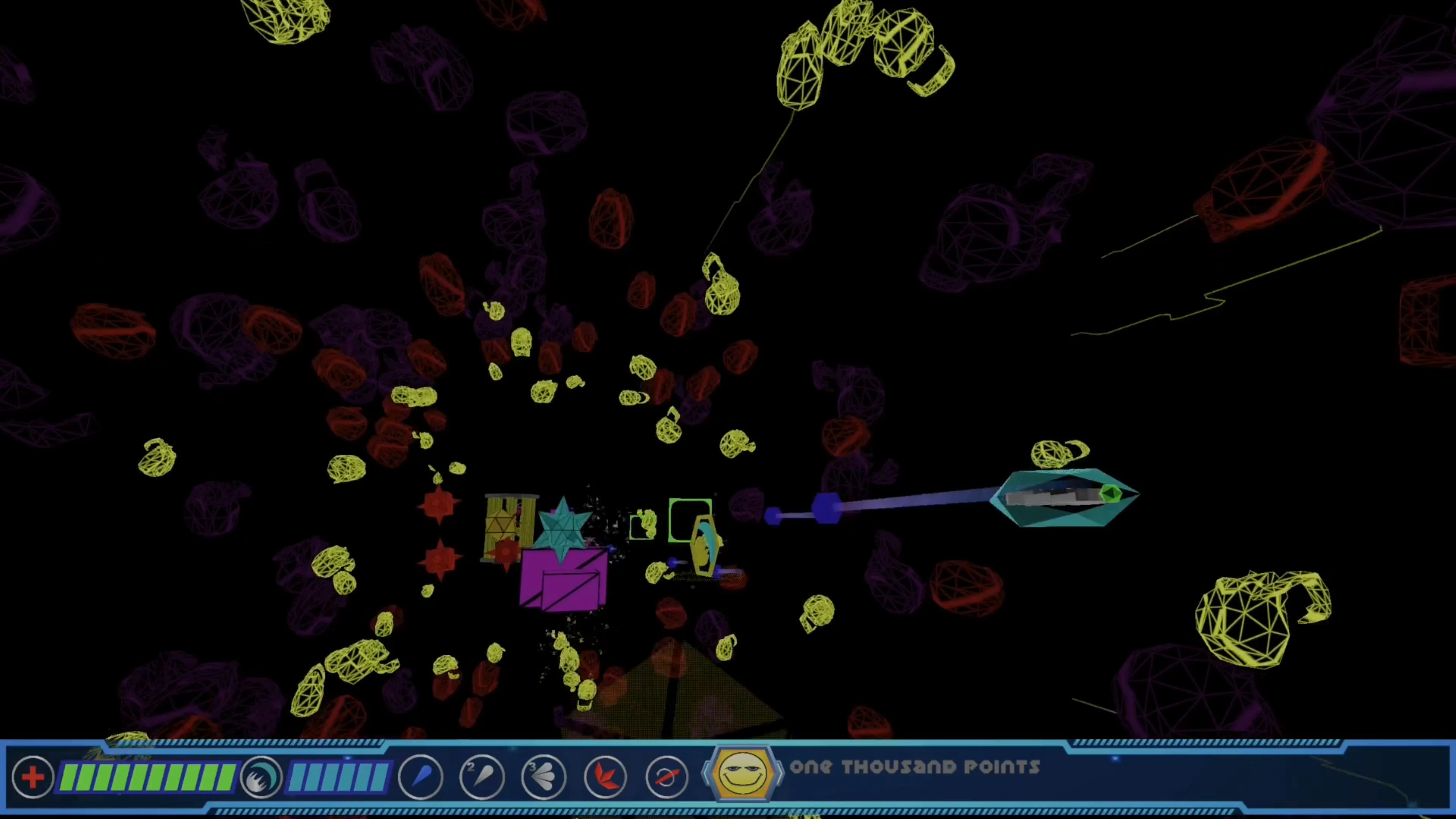Select the double-dart weapon icon marked 2

[x=482, y=777]
